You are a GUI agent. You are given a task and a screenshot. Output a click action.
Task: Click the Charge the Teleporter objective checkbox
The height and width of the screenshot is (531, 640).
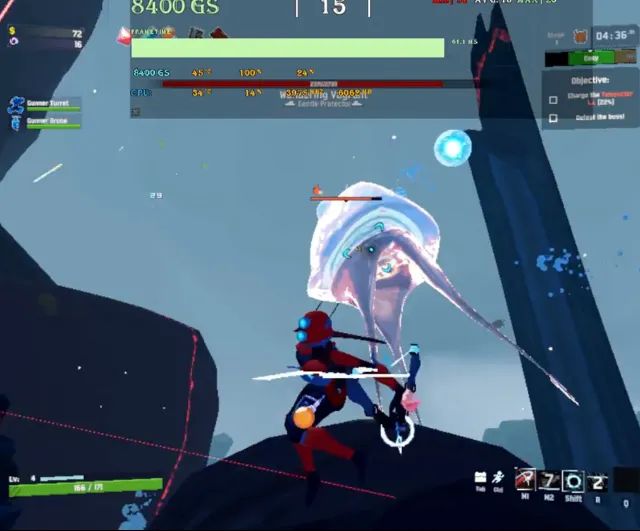click(x=553, y=100)
